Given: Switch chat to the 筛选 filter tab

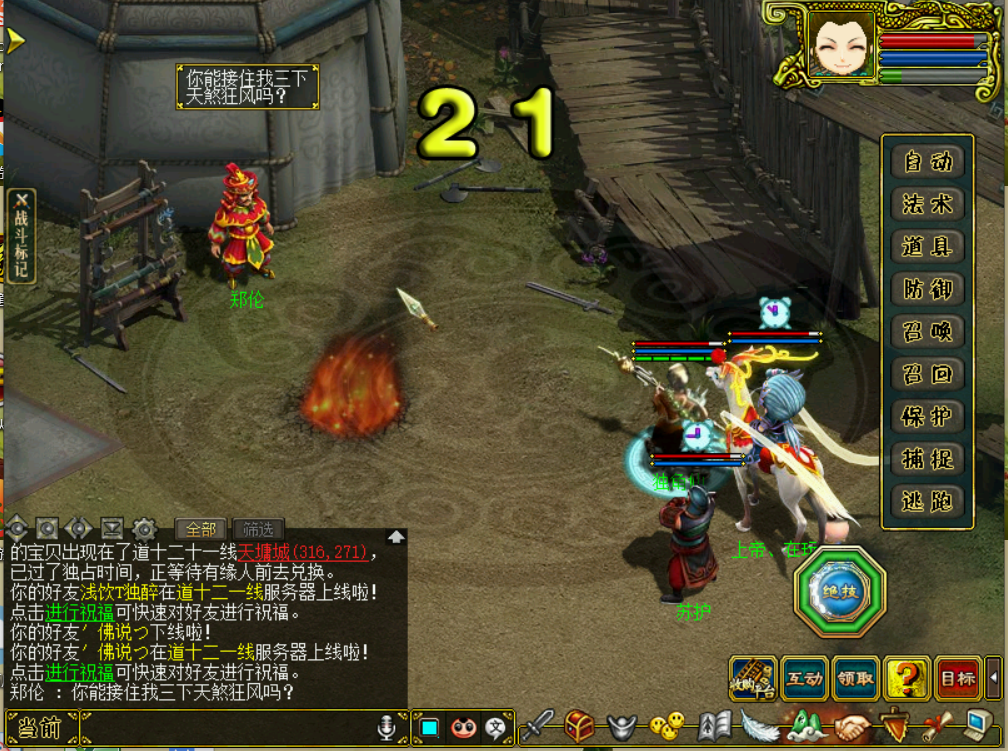Looking at the screenshot, I should [x=258, y=529].
